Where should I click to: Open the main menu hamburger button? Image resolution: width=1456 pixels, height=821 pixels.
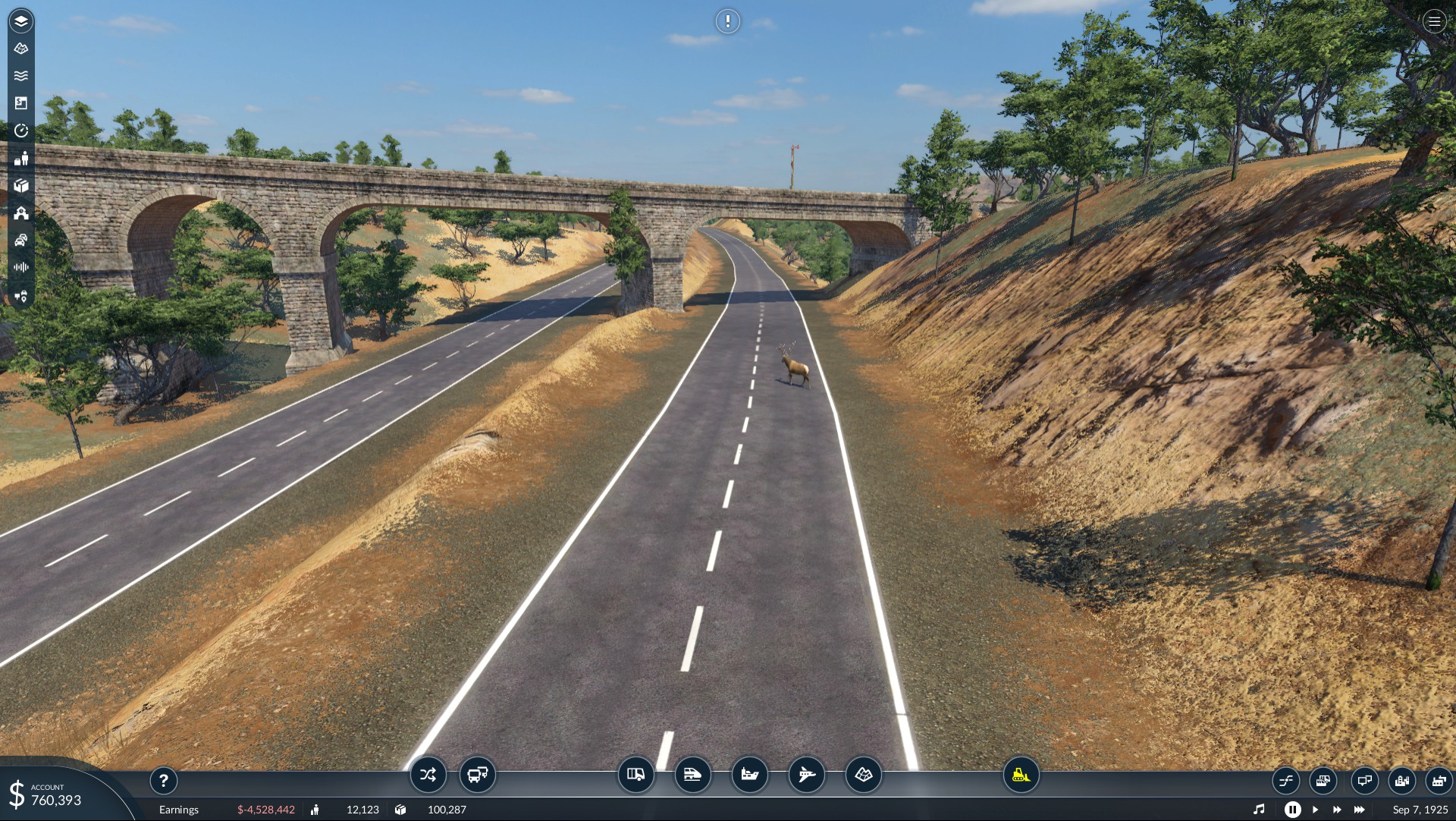1434,21
